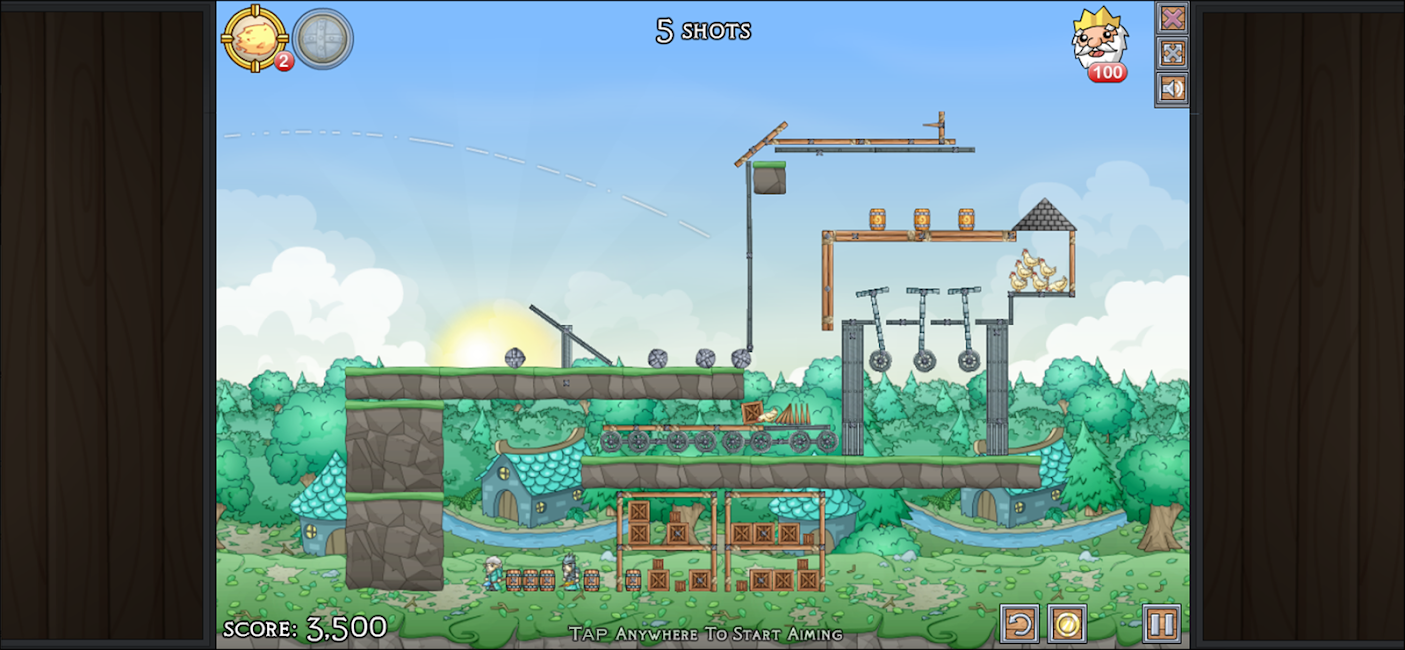Mute the sound with the speaker button
This screenshot has height=650, width=1405.
pyautogui.click(x=1172, y=88)
